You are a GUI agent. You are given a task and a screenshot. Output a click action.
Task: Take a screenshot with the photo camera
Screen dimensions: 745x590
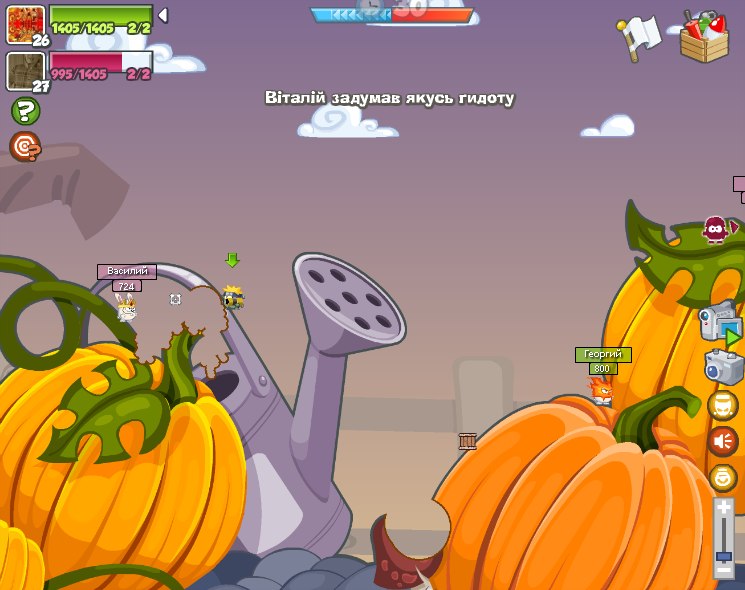point(724,367)
